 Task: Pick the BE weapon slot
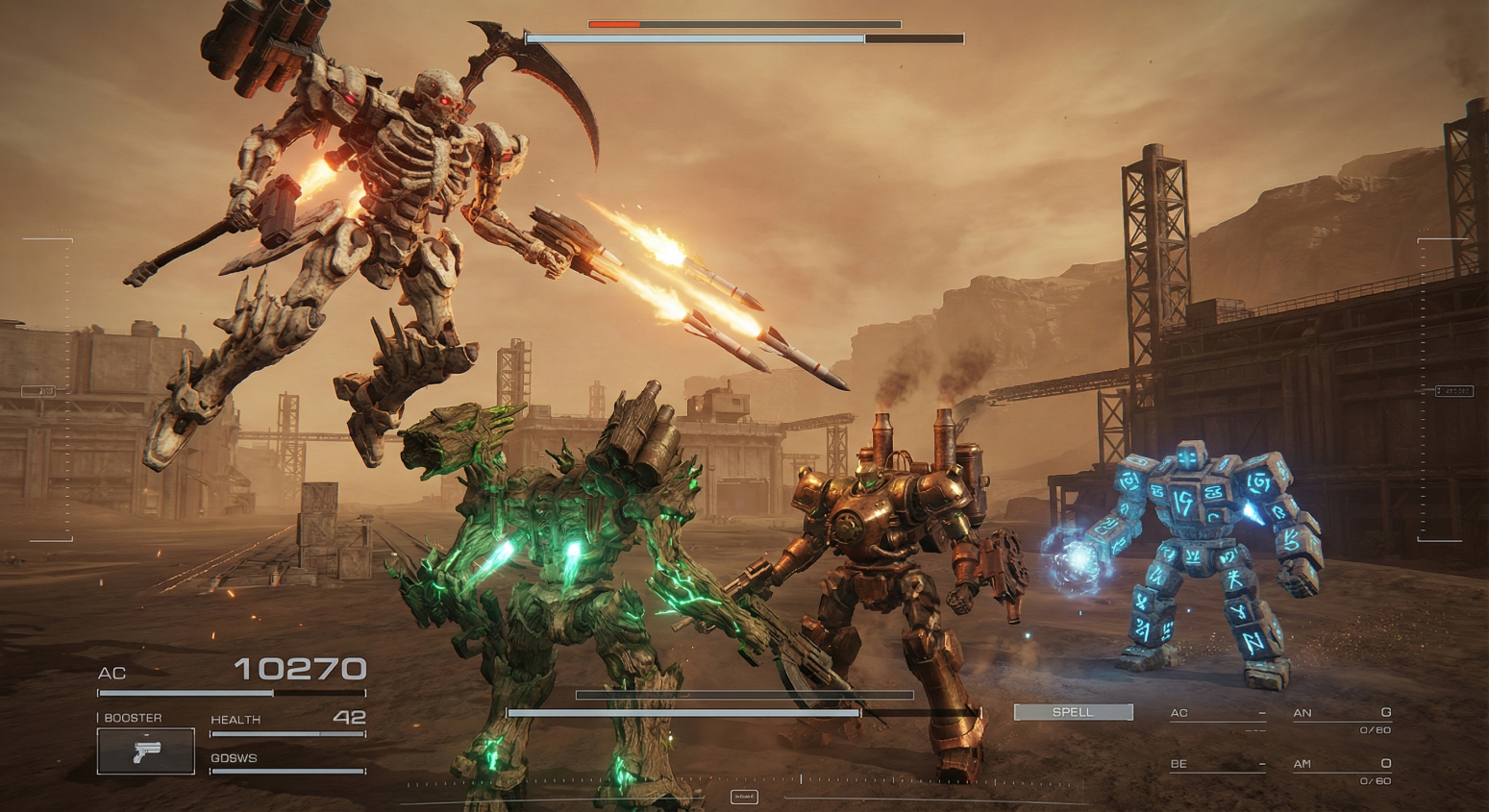click(1217, 765)
